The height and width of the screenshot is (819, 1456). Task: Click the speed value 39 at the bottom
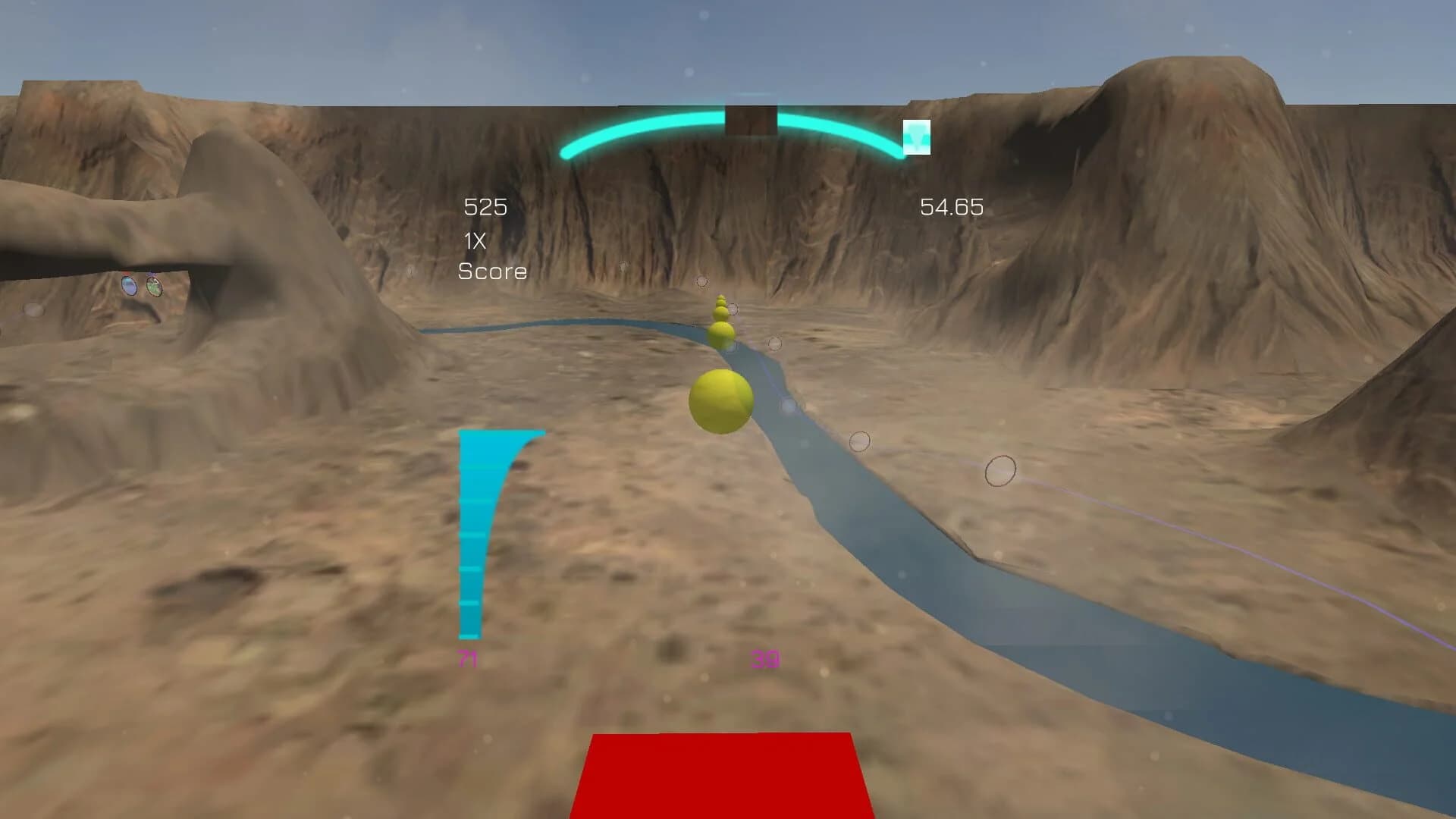(764, 659)
